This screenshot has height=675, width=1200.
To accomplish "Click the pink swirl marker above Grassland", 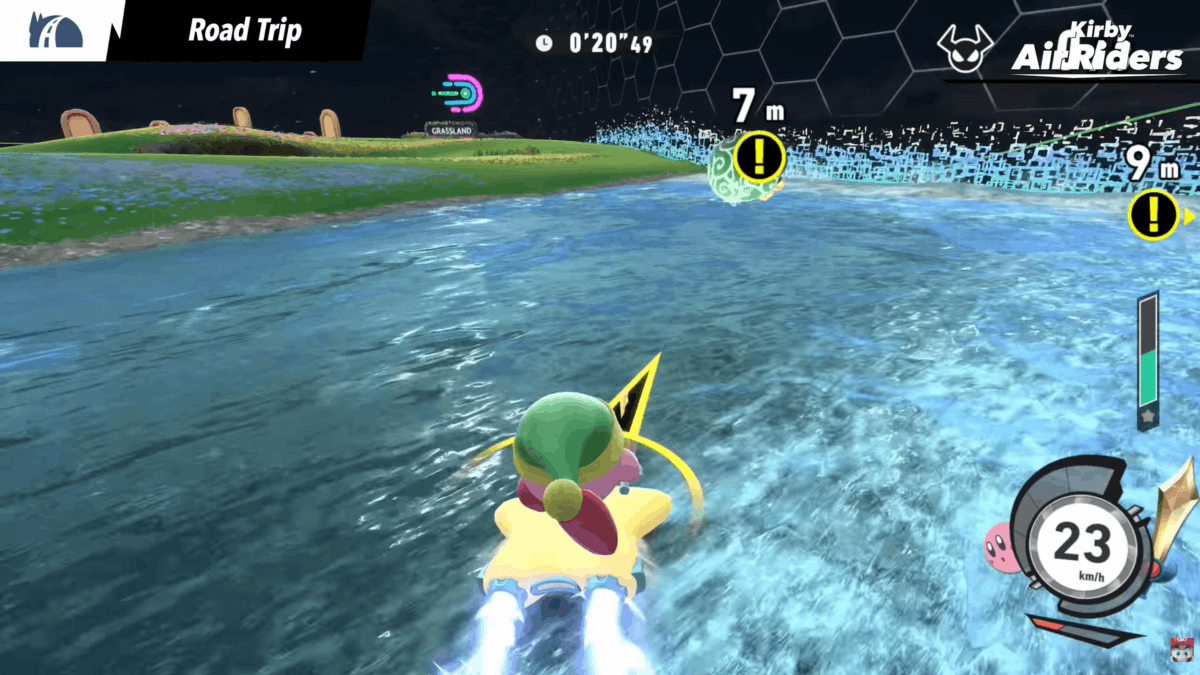I will [x=460, y=93].
